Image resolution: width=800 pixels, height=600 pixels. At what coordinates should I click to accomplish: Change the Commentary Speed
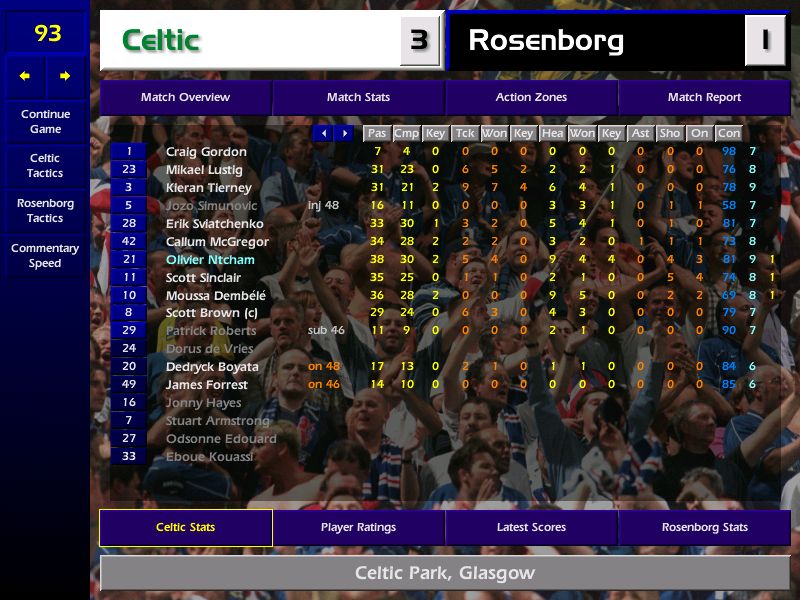(x=45, y=256)
